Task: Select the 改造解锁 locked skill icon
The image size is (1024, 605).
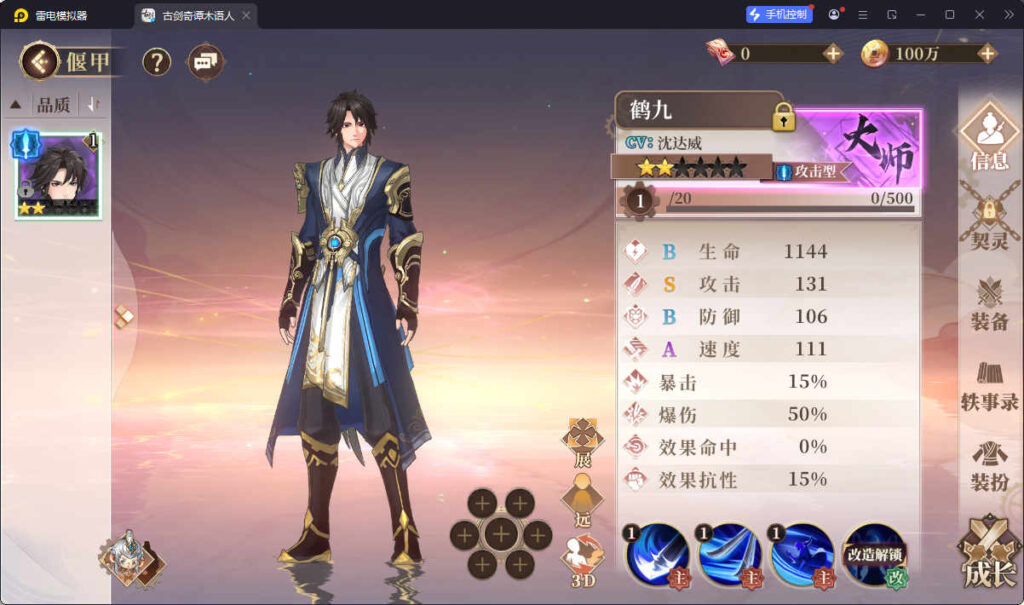Action: tap(875, 555)
